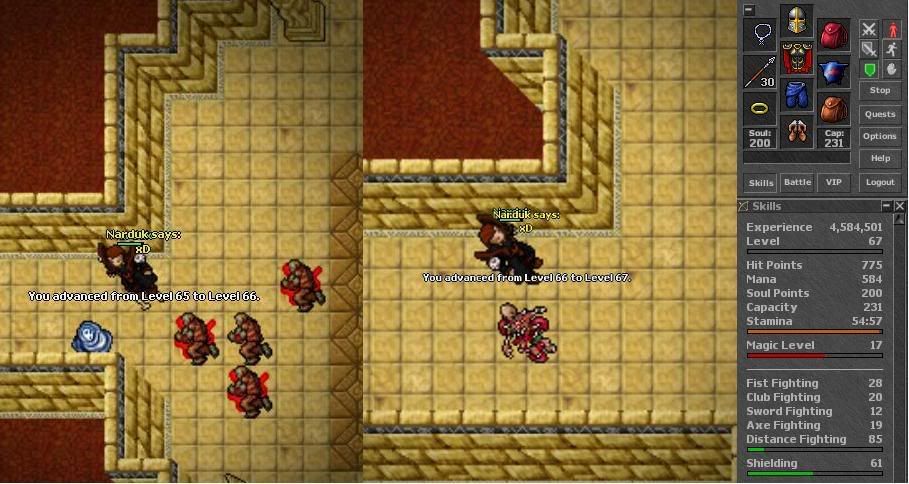Image resolution: width=909 pixels, height=484 pixels.
Task: Select the helmet equipment slot
Action: tap(796, 22)
